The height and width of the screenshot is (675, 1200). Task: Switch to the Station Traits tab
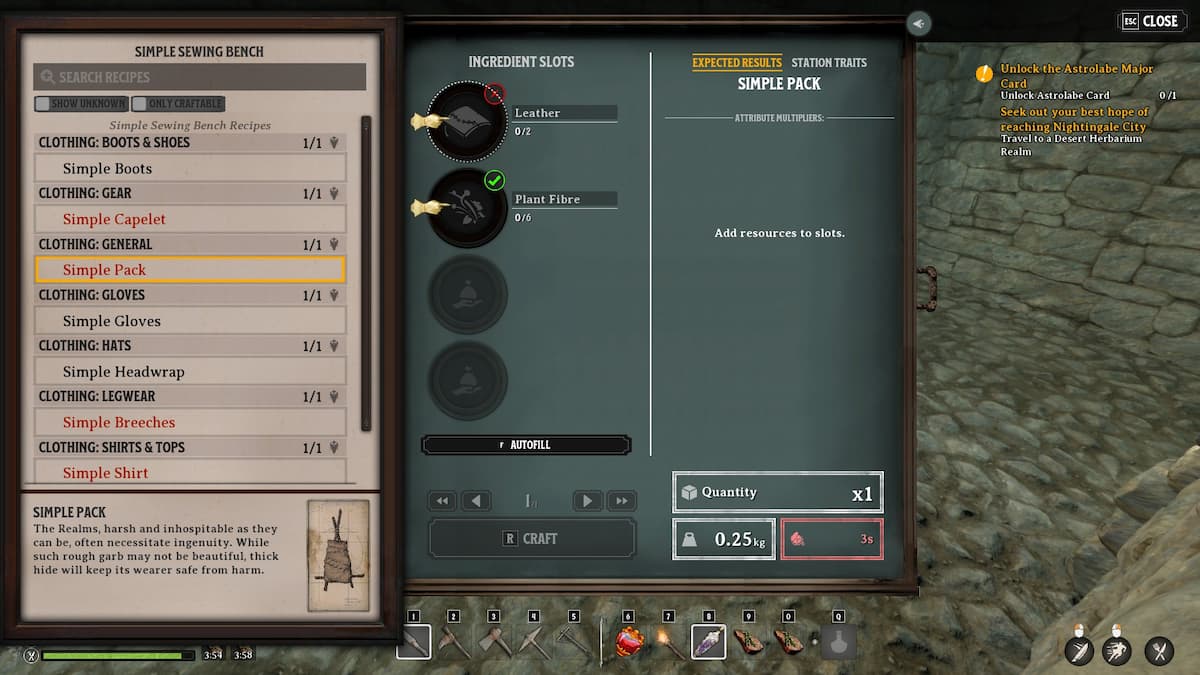829,62
